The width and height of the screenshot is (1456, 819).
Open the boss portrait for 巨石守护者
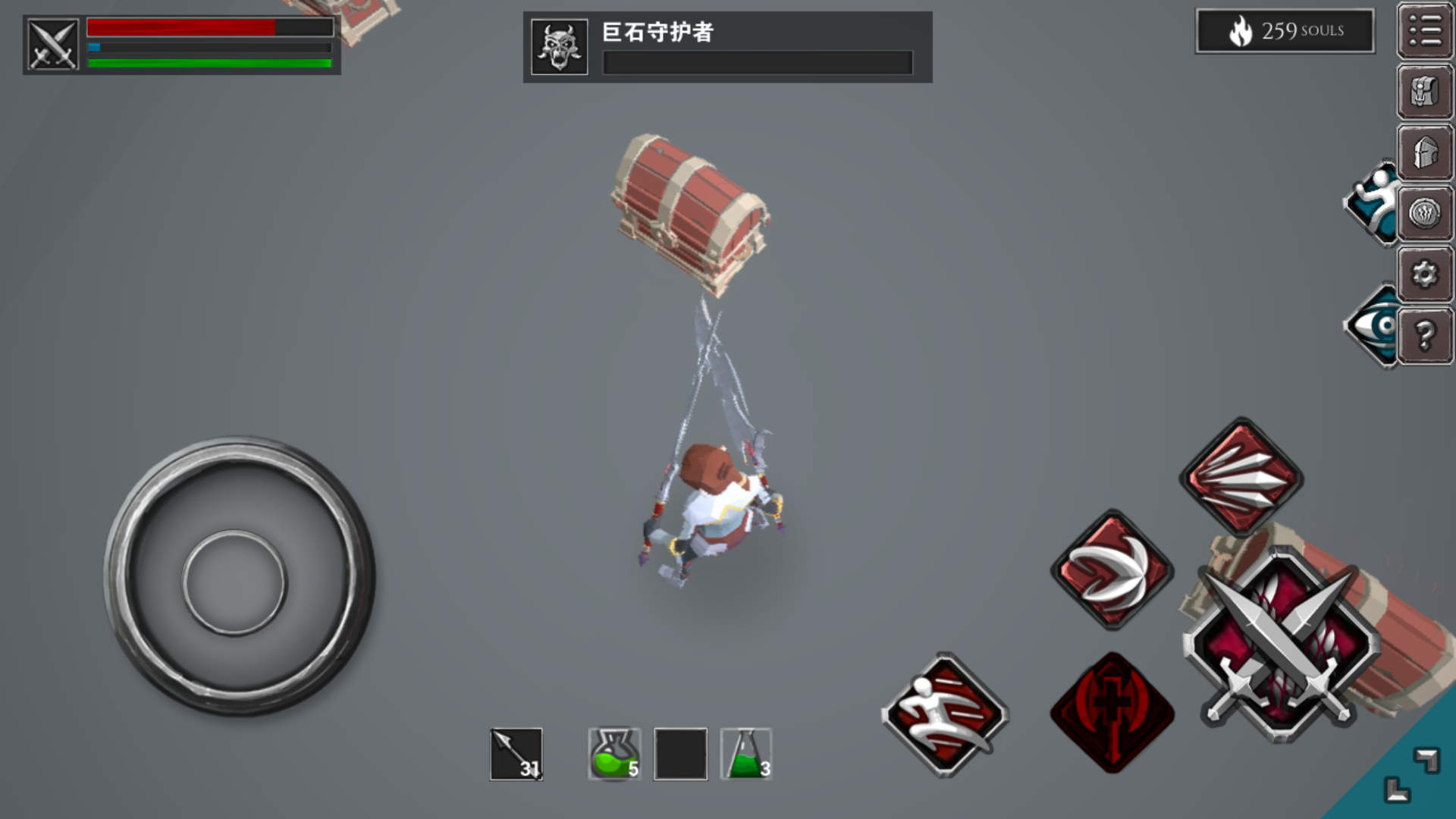pyautogui.click(x=558, y=45)
